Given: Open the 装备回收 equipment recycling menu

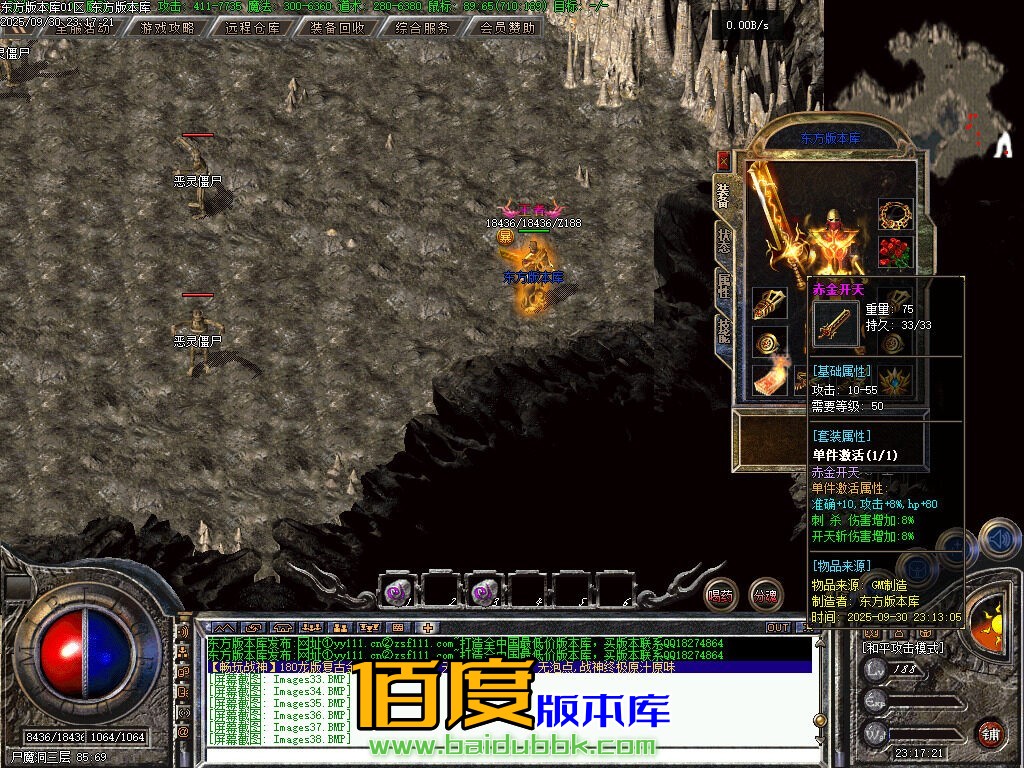Looking at the screenshot, I should tap(337, 28).
